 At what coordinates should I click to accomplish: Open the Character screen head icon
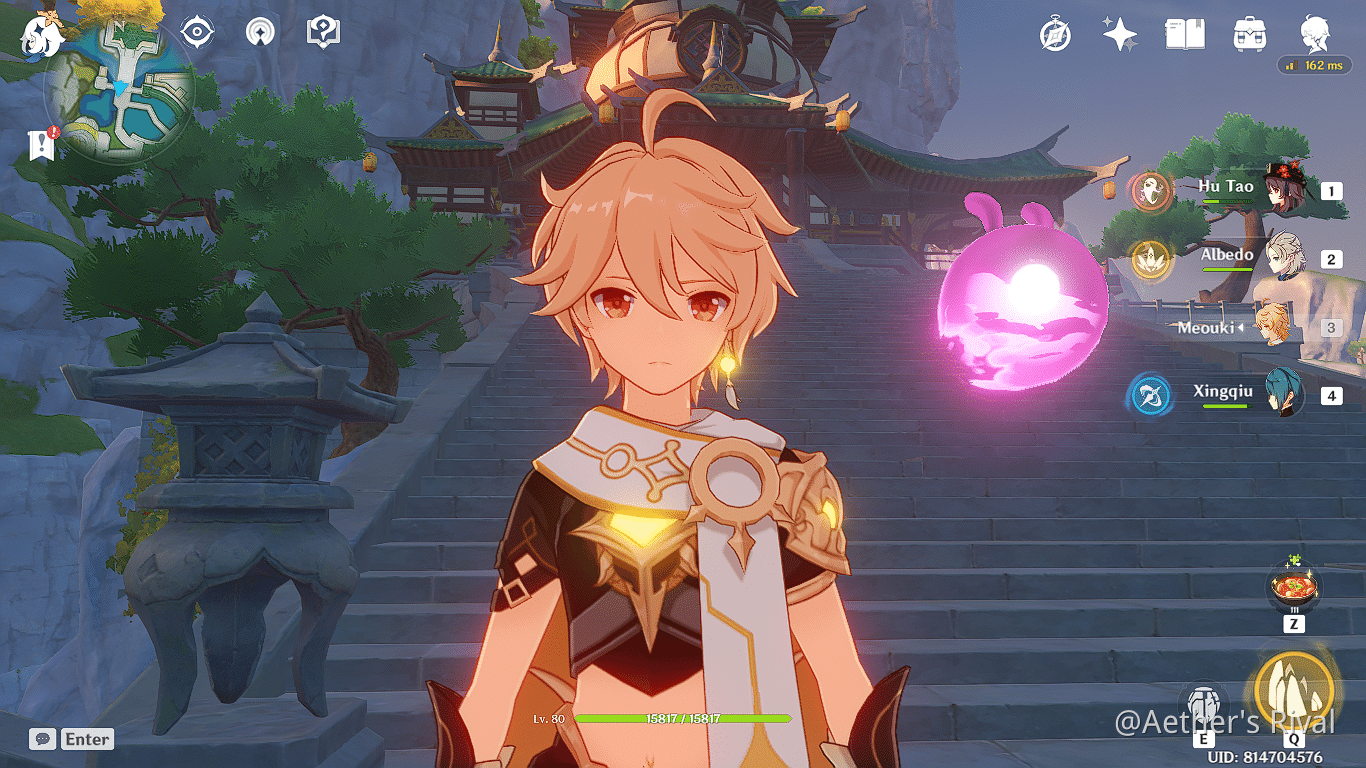tap(1314, 33)
